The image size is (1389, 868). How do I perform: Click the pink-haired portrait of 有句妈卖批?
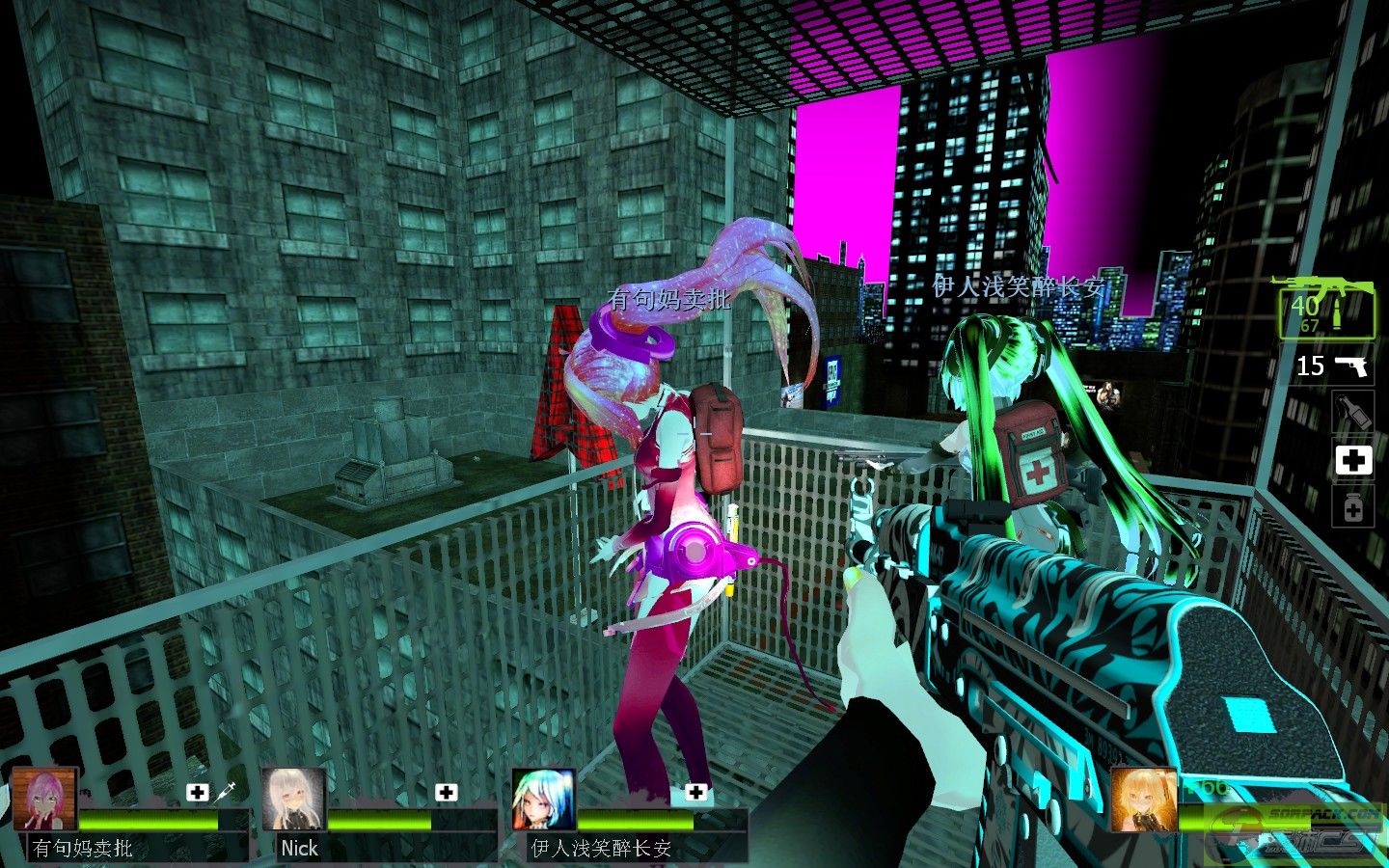[44, 800]
